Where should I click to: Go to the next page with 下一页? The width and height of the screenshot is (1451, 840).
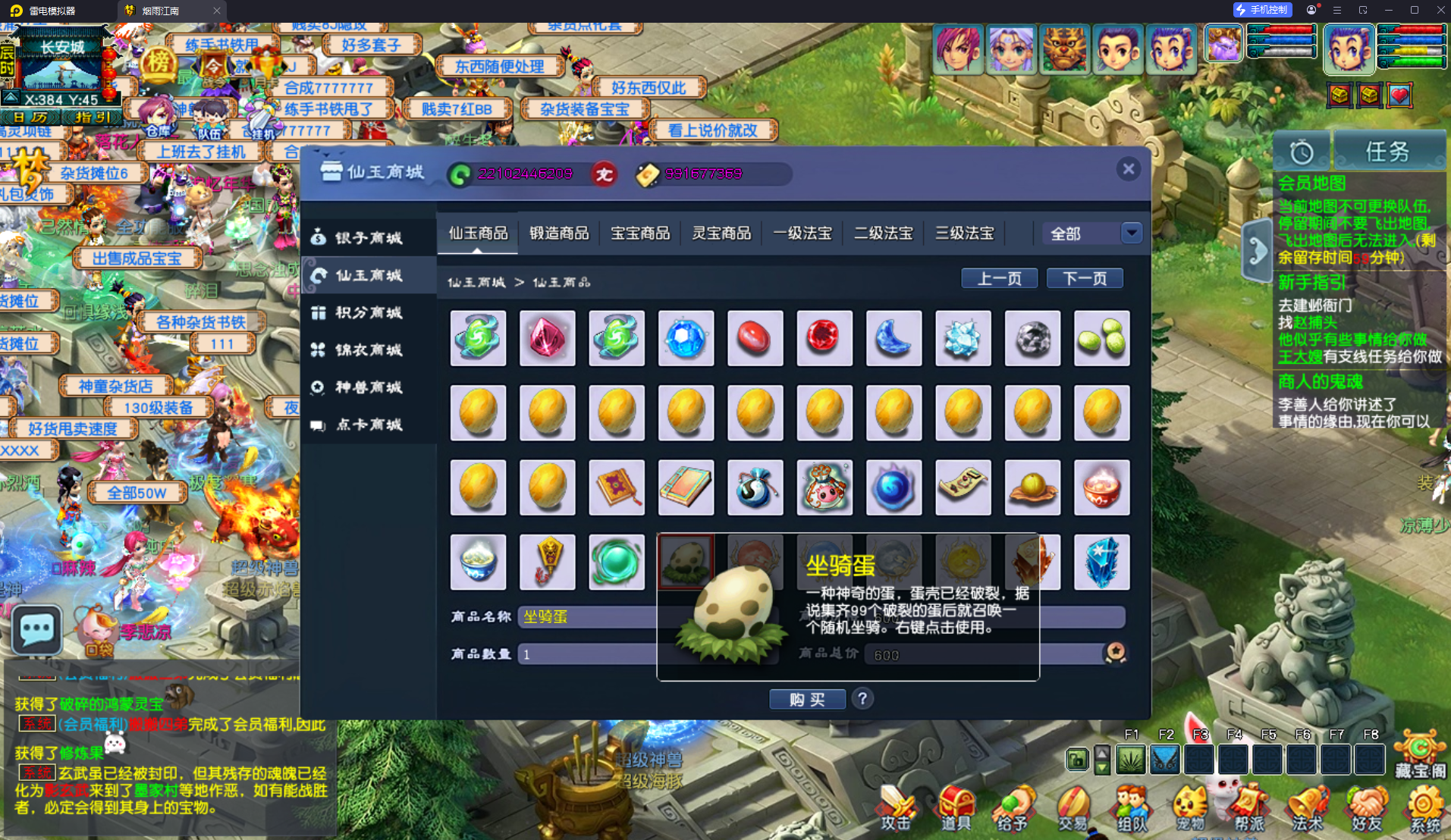click(1084, 278)
